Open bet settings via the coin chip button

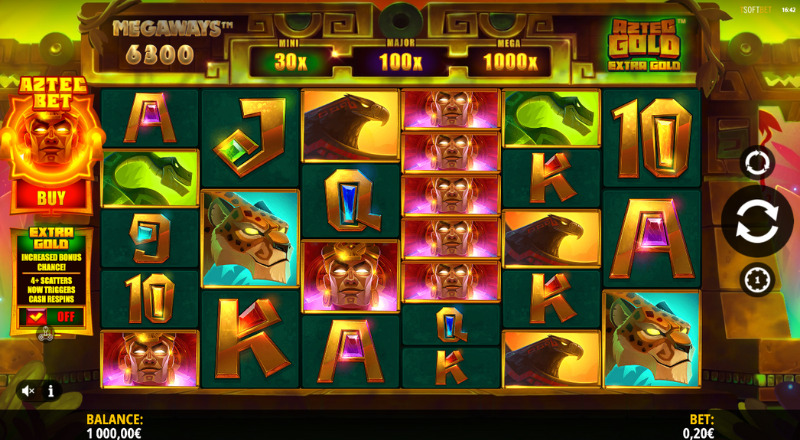[x=757, y=279]
